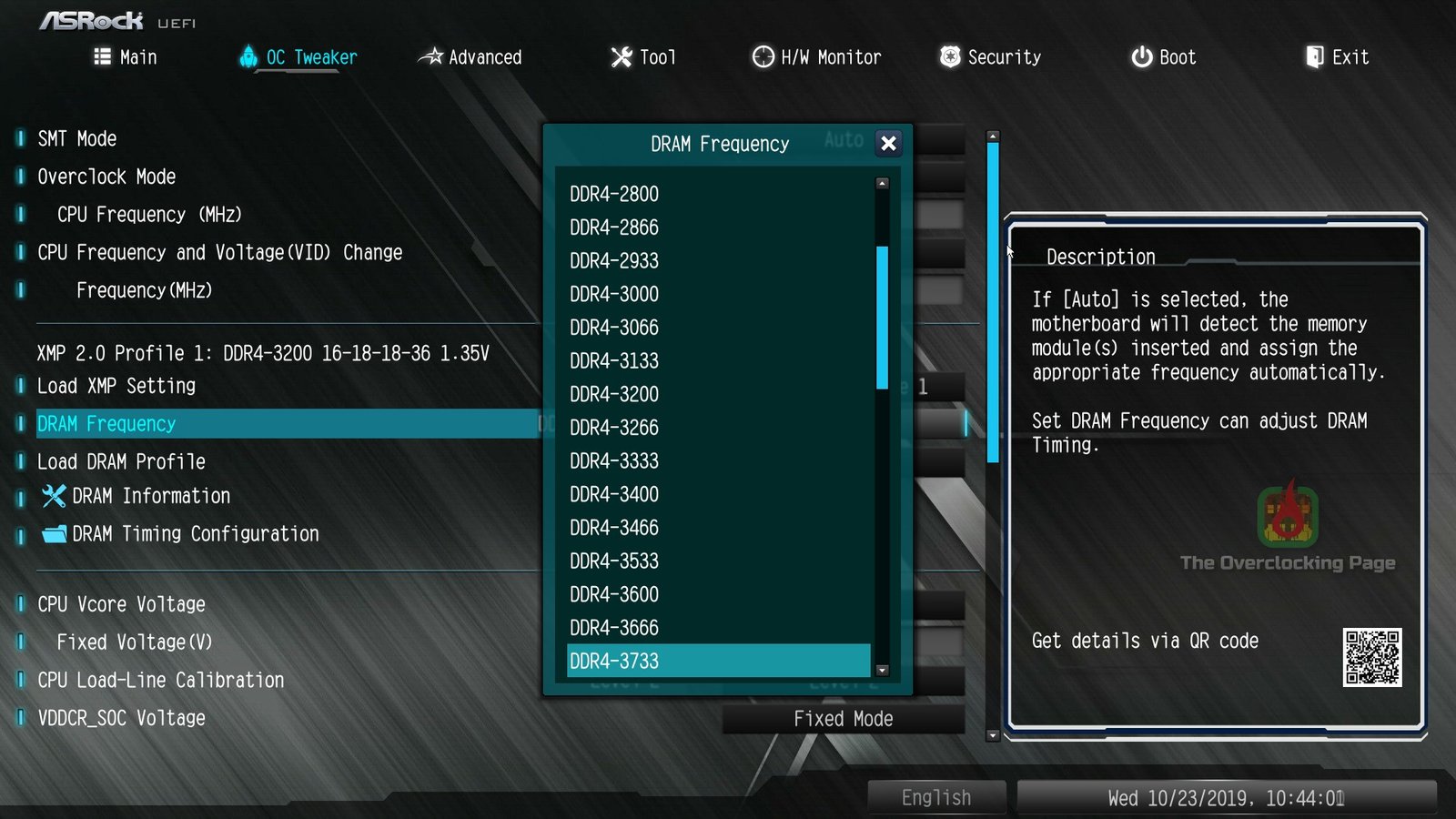The image size is (1456, 819).
Task: Click the Fixed Mode button
Action: 844,718
